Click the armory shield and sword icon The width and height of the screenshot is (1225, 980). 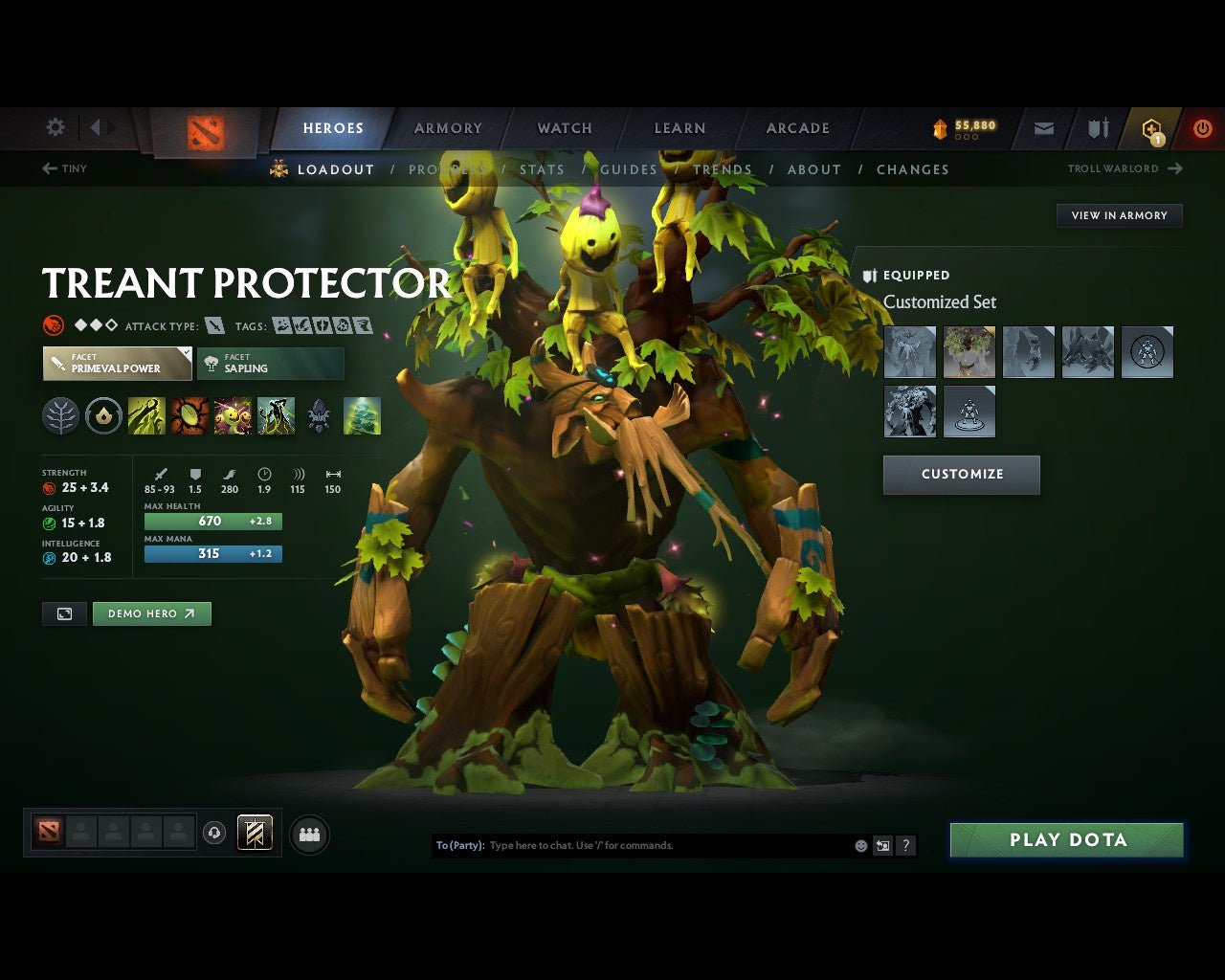pyautogui.click(x=1097, y=127)
